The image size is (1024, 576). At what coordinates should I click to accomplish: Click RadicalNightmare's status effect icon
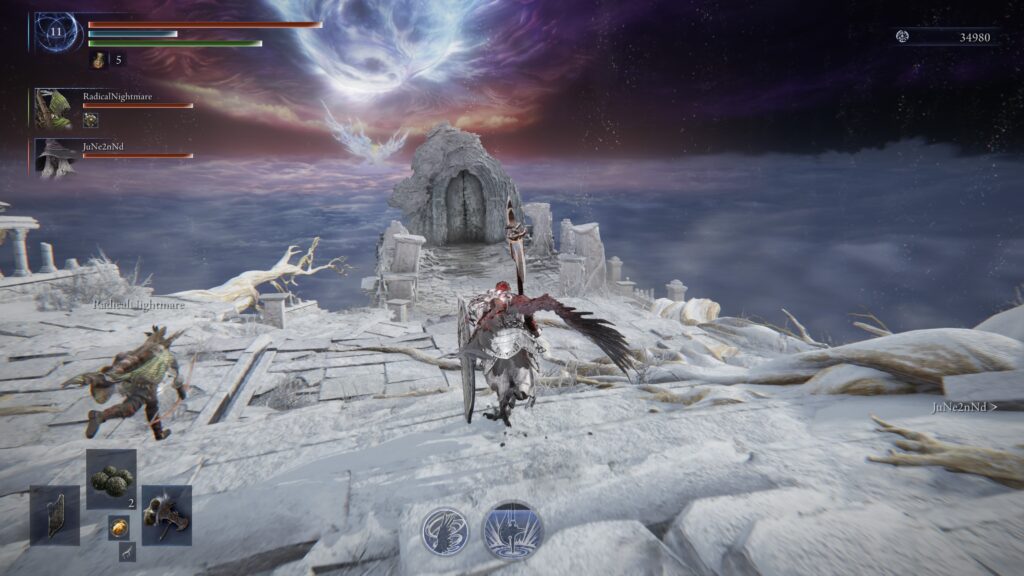coord(91,120)
